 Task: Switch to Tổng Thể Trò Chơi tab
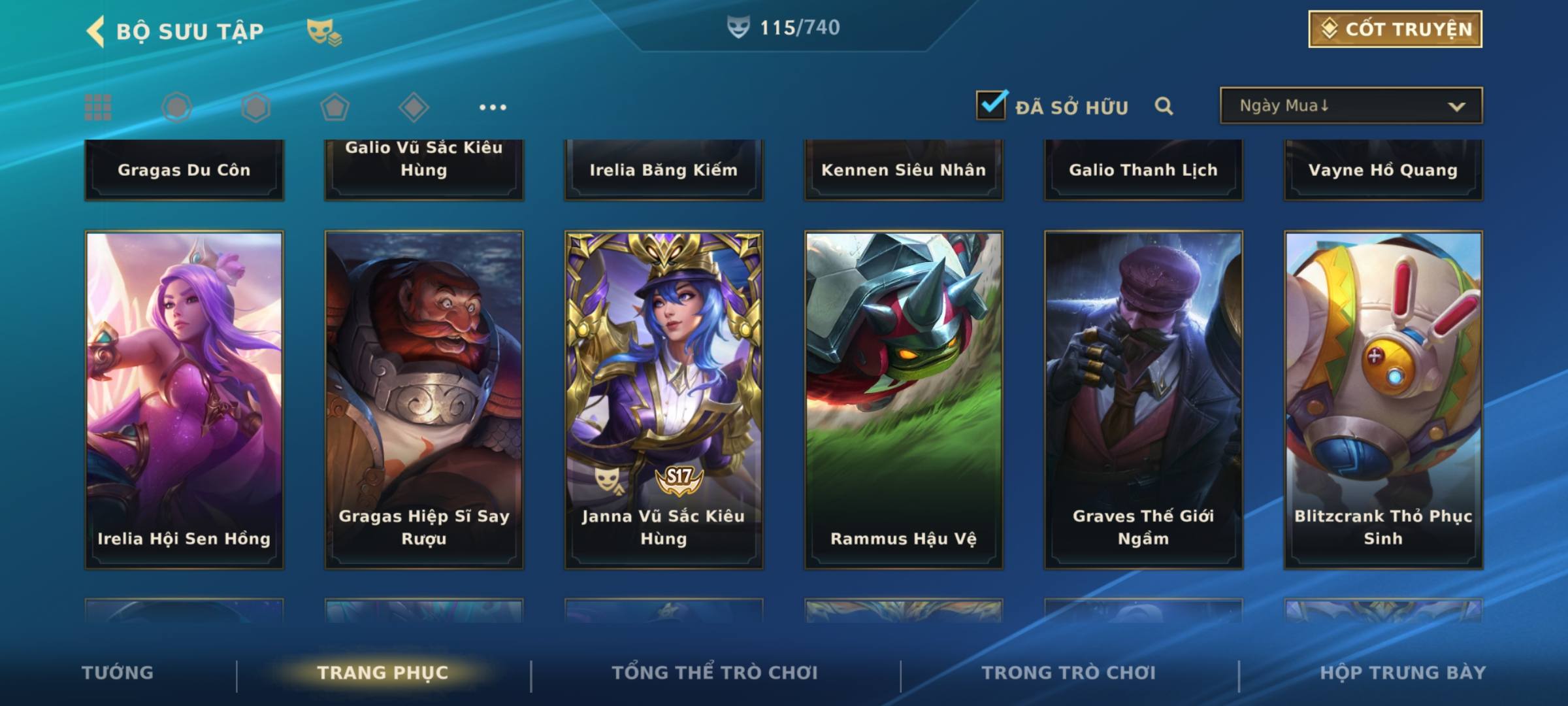(714, 673)
